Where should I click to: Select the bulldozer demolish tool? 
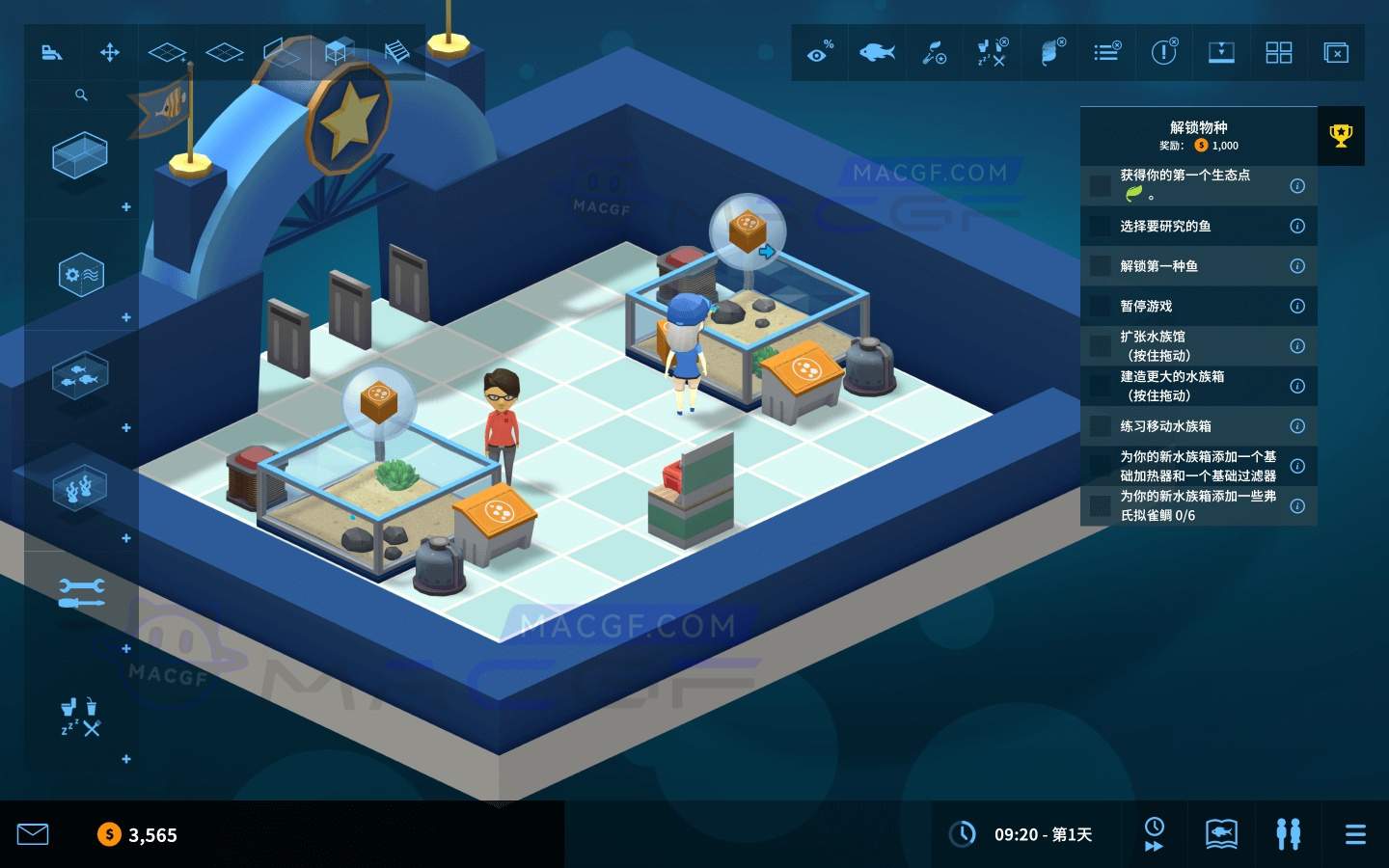52,53
